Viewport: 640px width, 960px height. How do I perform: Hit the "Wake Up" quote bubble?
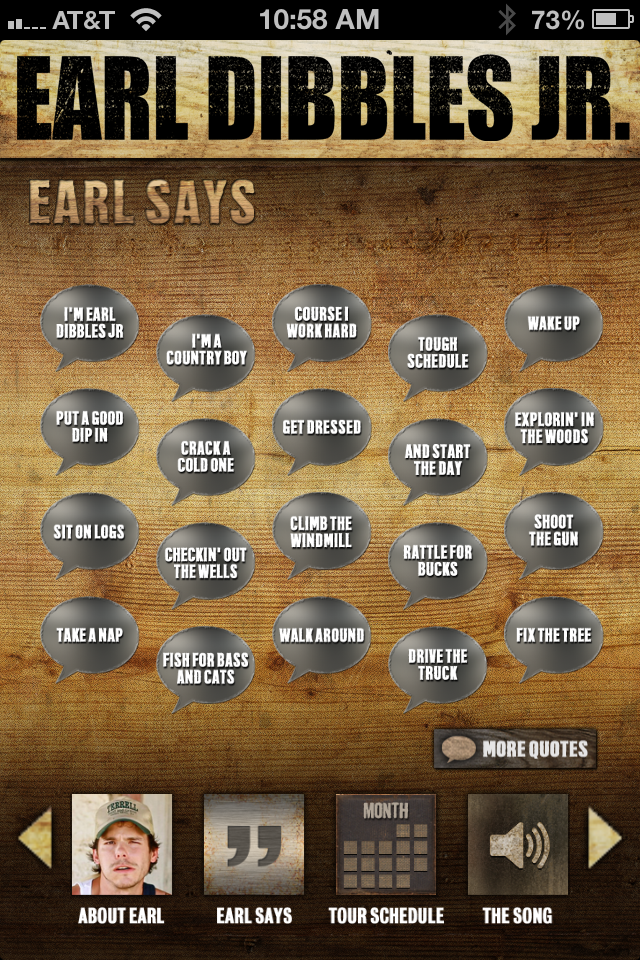pyautogui.click(x=553, y=323)
